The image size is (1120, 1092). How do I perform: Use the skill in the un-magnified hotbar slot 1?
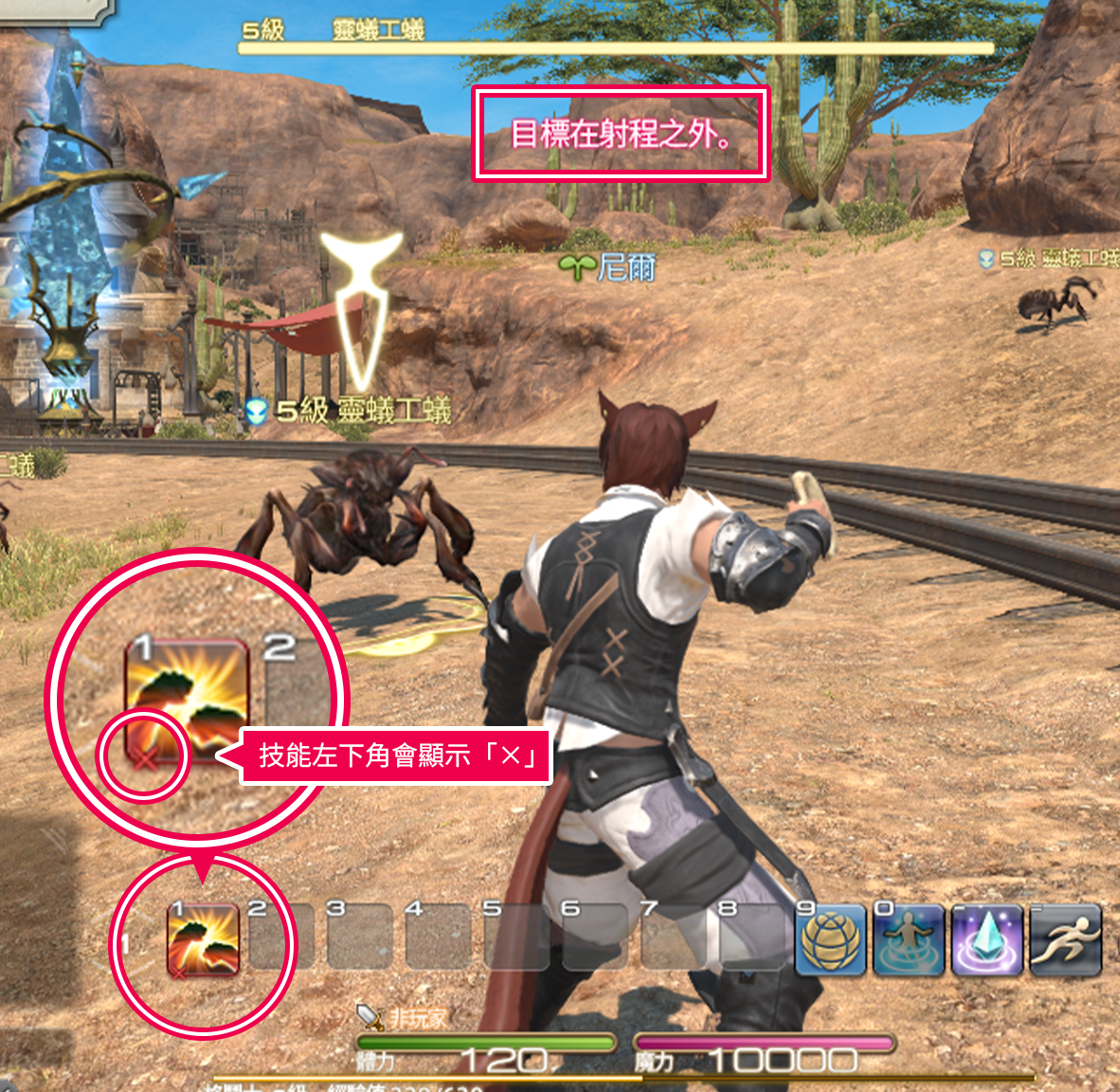pyautogui.click(x=203, y=938)
